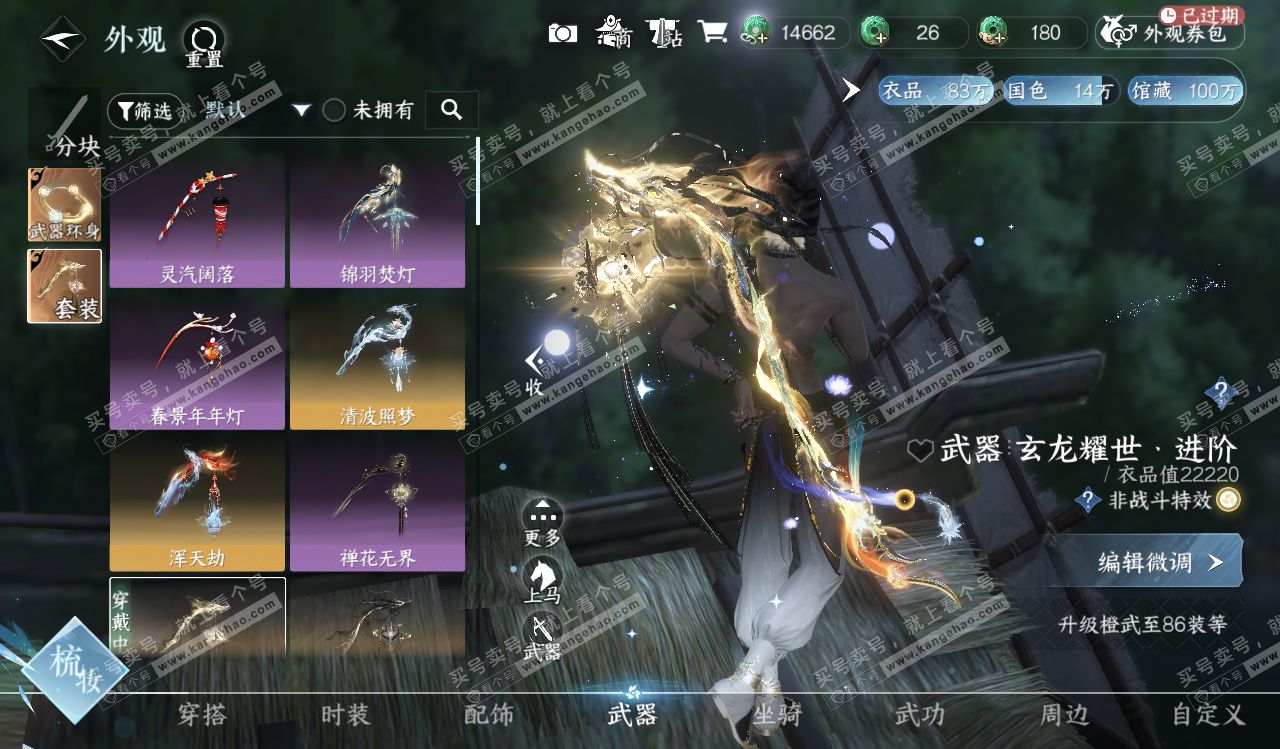Select the 清波照梦 weapon skin
The image size is (1280, 749).
tap(377, 367)
